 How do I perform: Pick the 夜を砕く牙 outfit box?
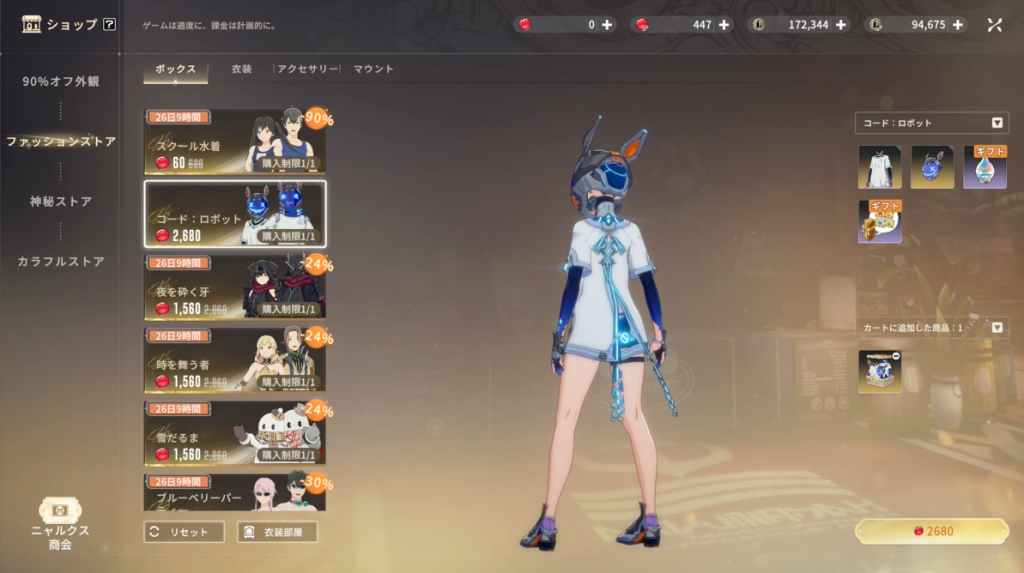pyautogui.click(x=234, y=286)
